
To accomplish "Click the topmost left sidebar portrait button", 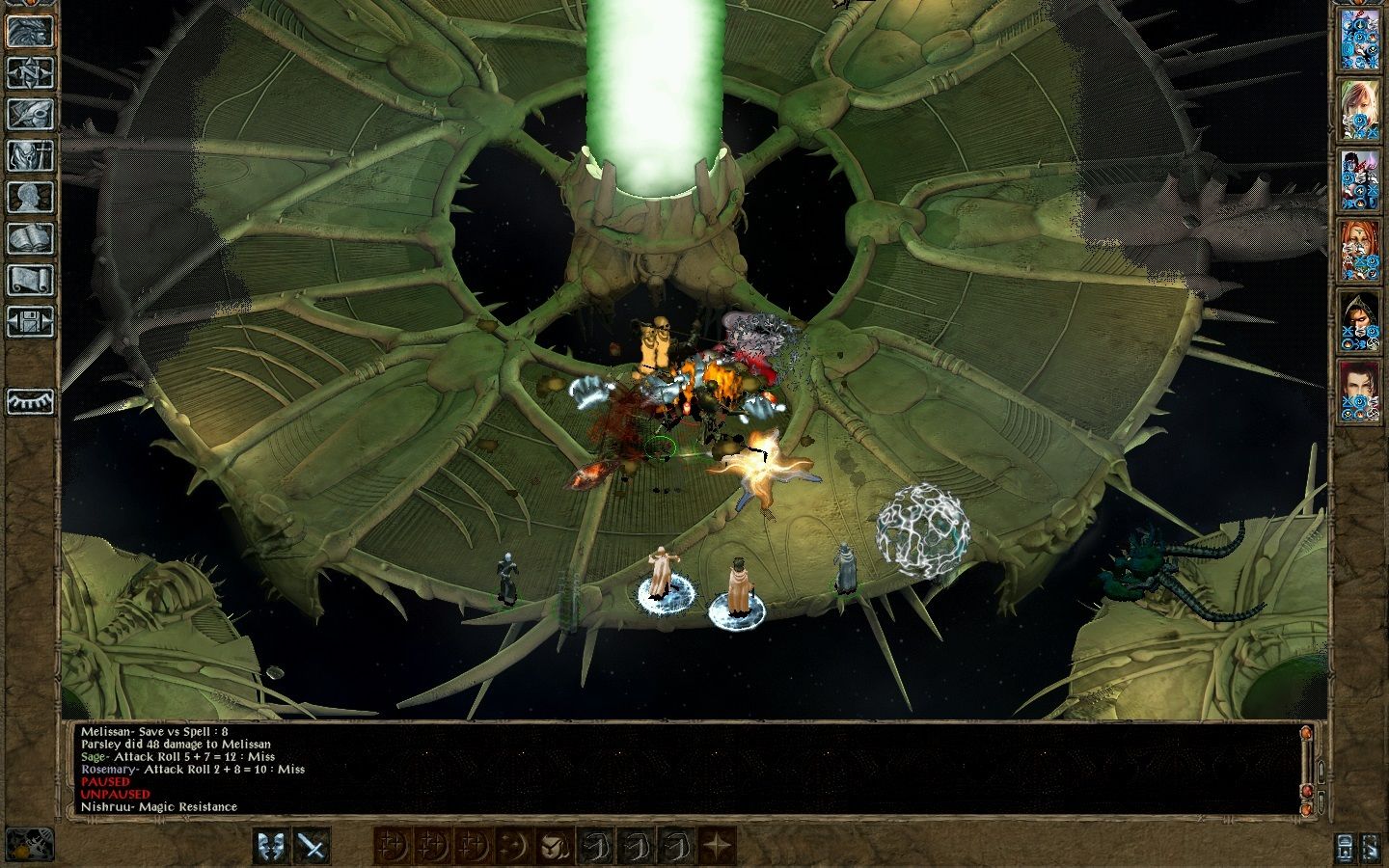I will pyautogui.click(x=30, y=31).
